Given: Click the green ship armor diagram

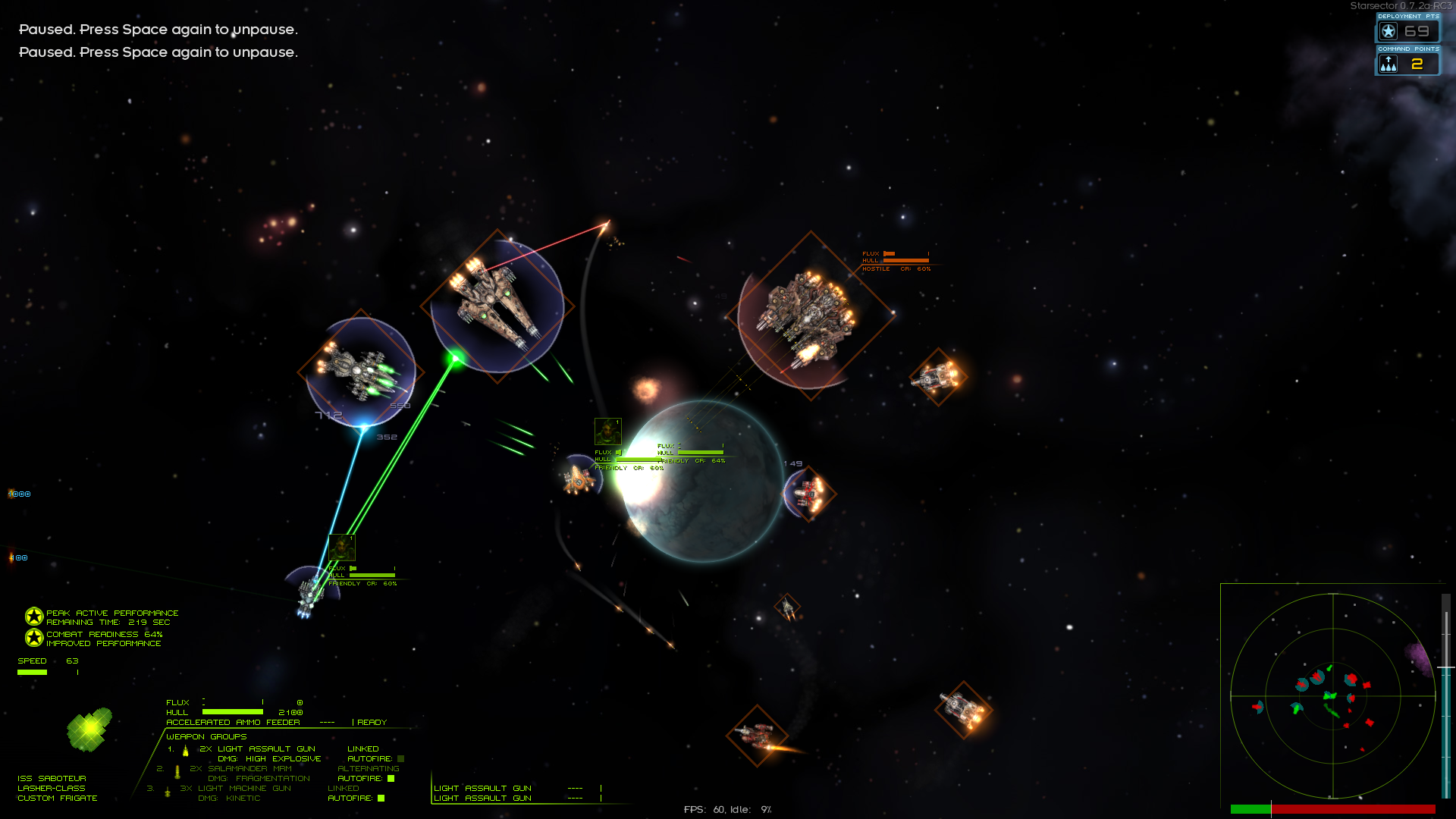Looking at the screenshot, I should click(89, 729).
